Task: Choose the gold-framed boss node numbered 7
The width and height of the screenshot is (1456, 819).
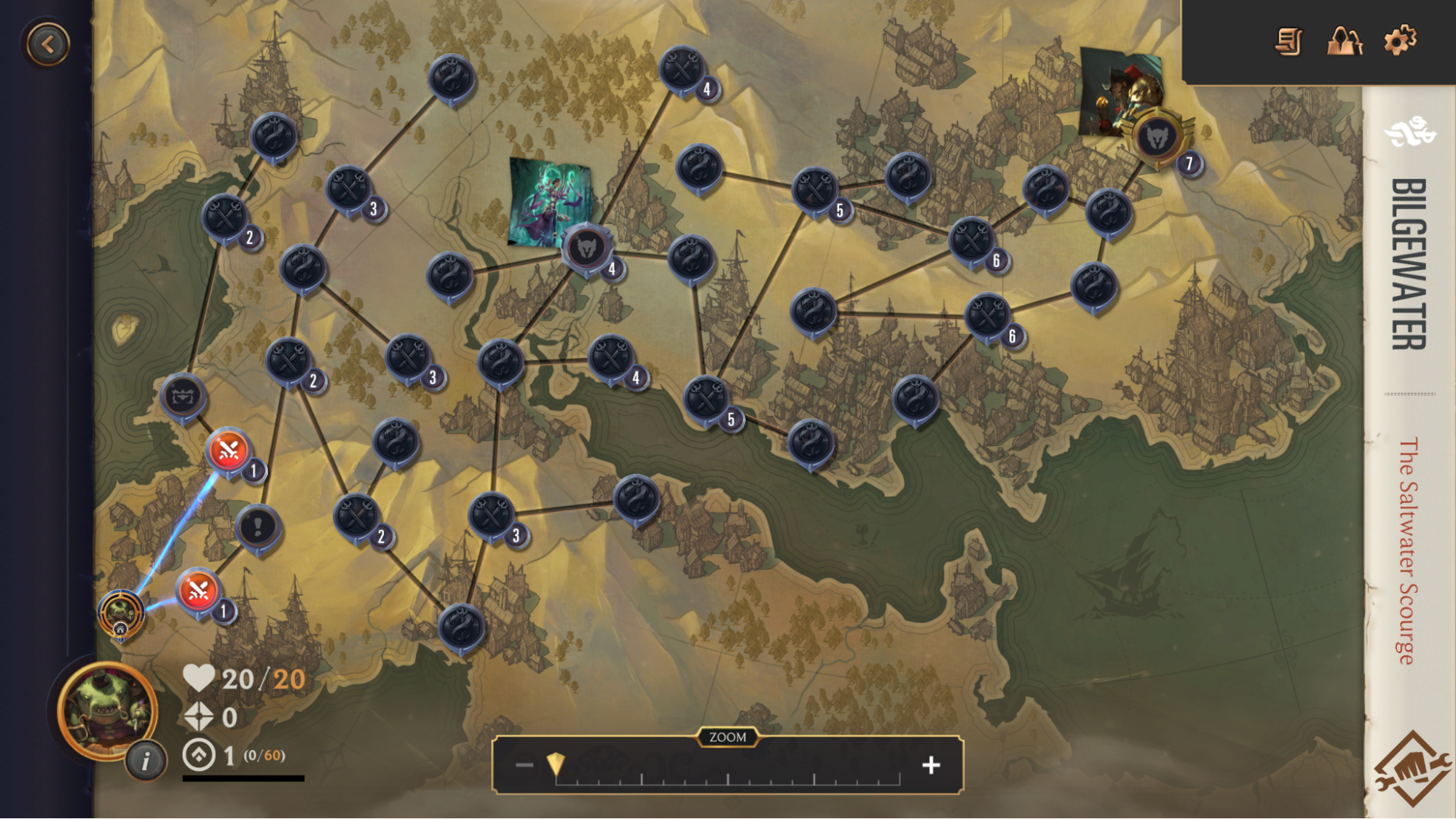Action: (1157, 138)
